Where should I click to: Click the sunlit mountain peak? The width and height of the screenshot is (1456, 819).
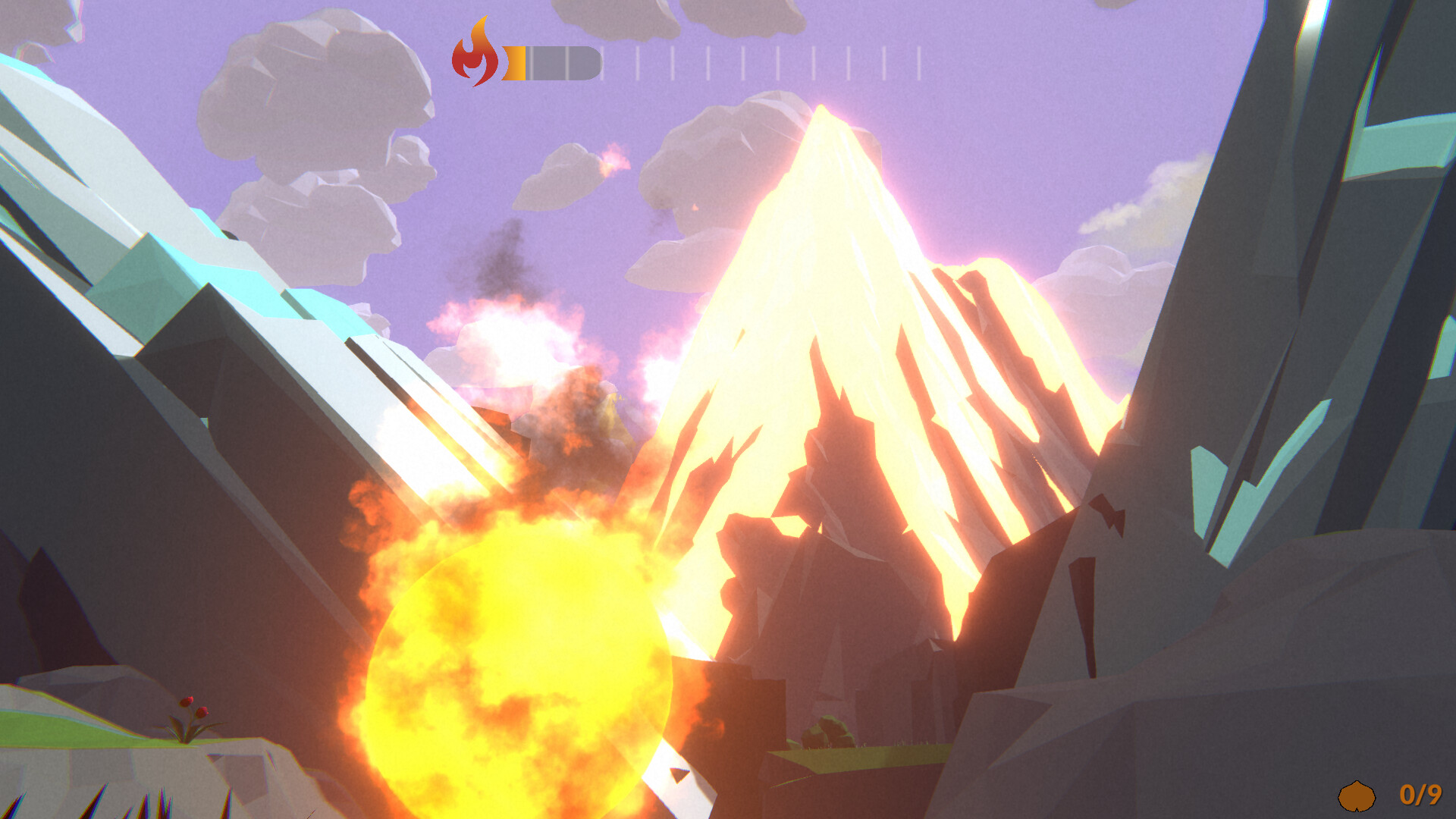coord(827,152)
